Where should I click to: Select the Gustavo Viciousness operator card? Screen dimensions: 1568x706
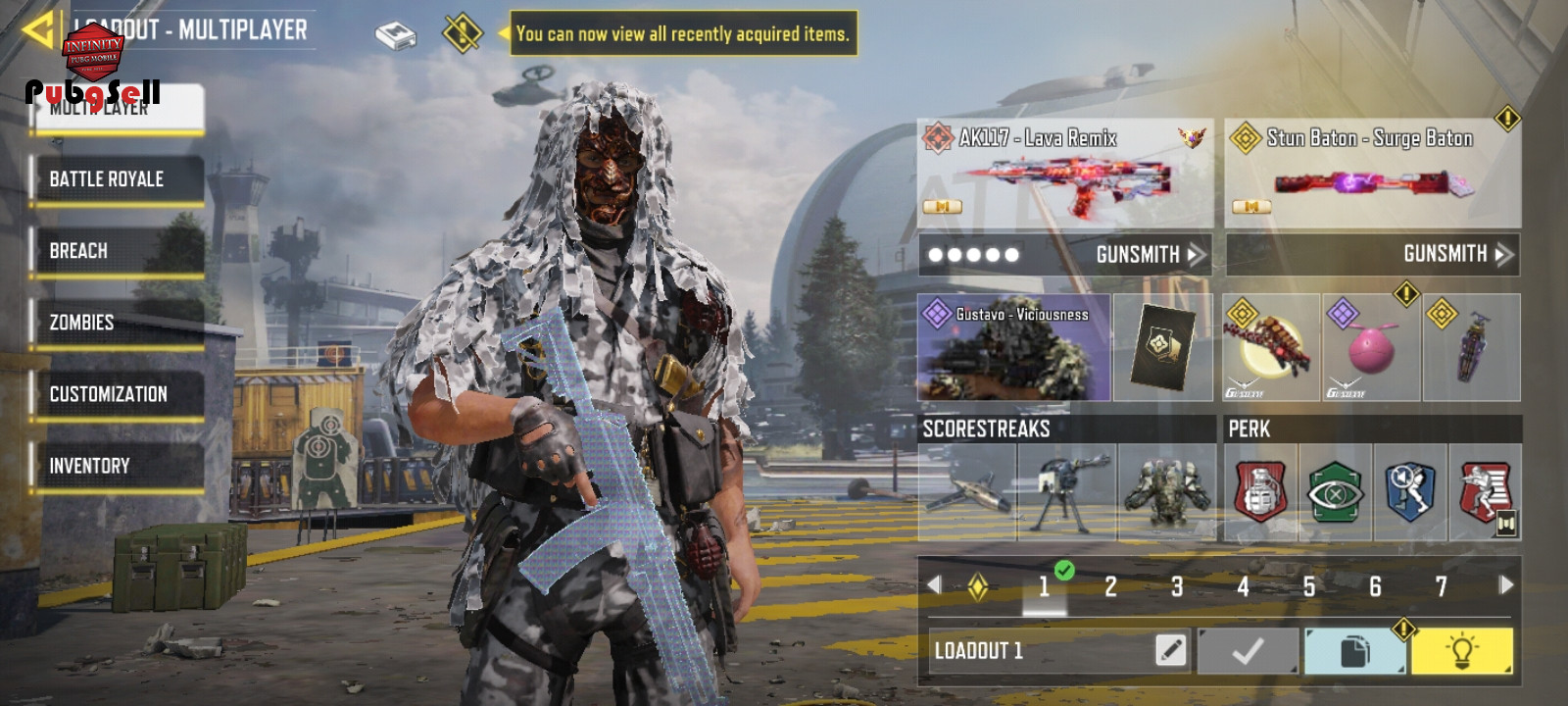1013,348
